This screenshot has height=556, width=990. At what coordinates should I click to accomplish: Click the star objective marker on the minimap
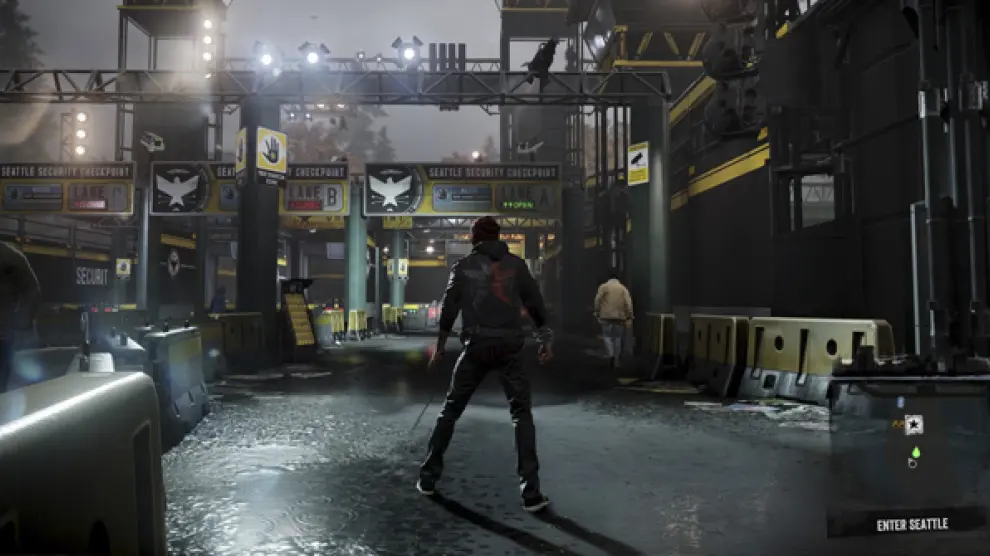pos(913,424)
